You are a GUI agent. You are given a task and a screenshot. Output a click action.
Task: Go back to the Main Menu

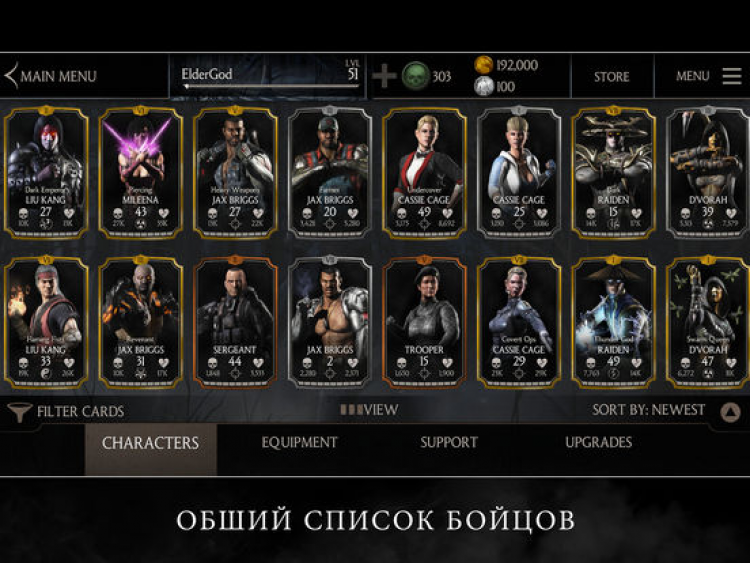(x=52, y=76)
